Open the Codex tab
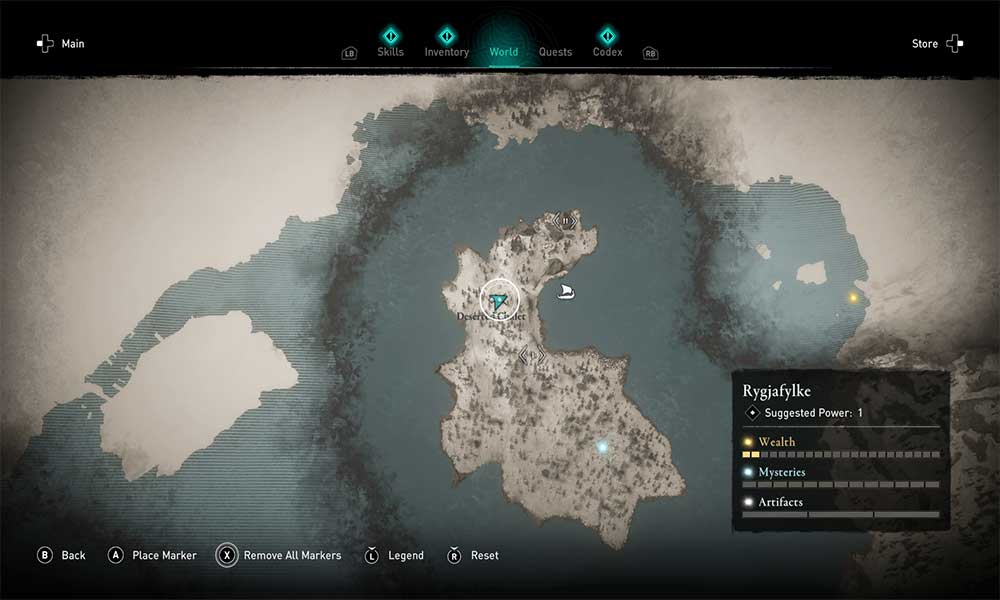 pos(607,51)
